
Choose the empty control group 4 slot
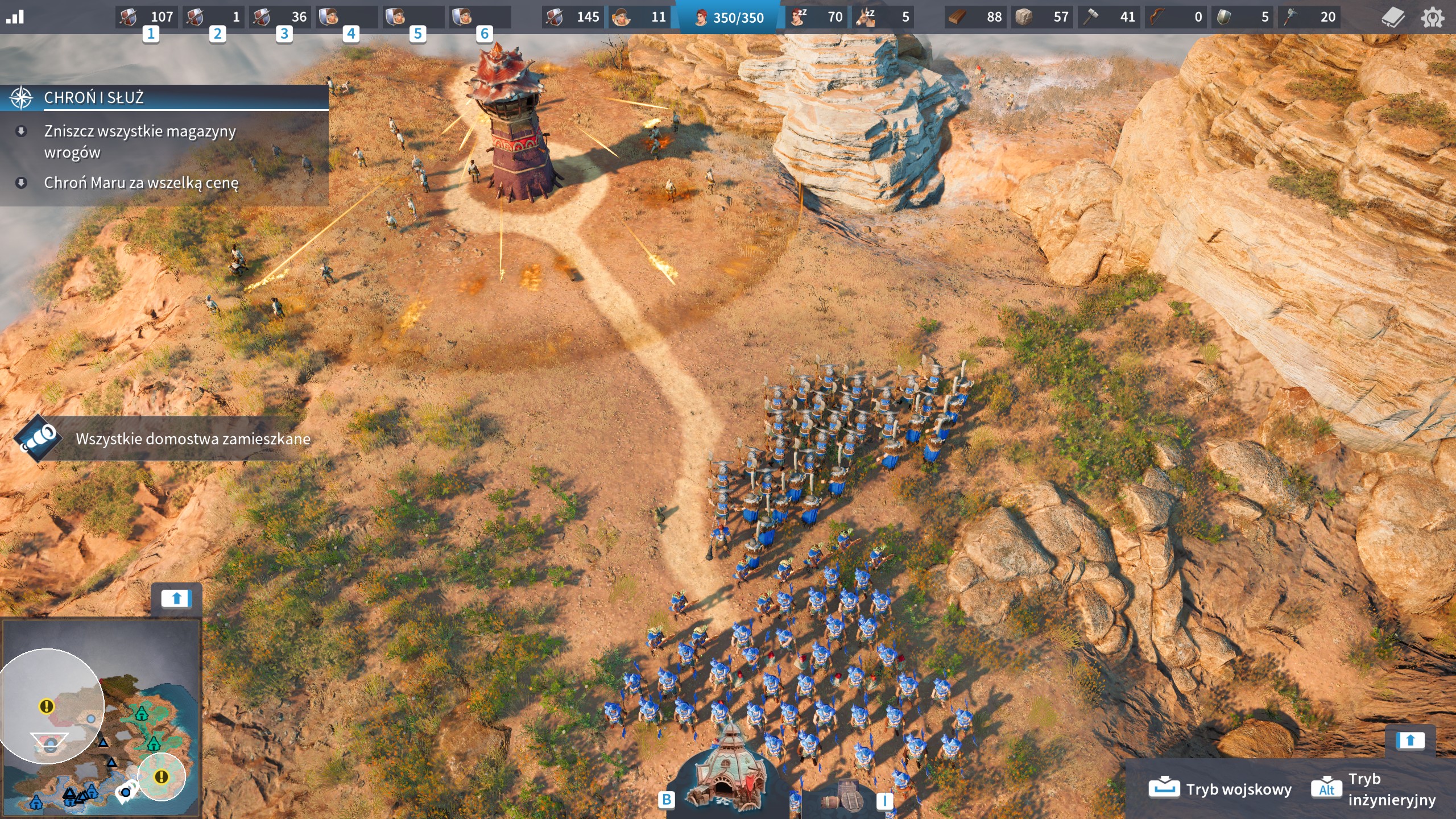(x=347, y=17)
